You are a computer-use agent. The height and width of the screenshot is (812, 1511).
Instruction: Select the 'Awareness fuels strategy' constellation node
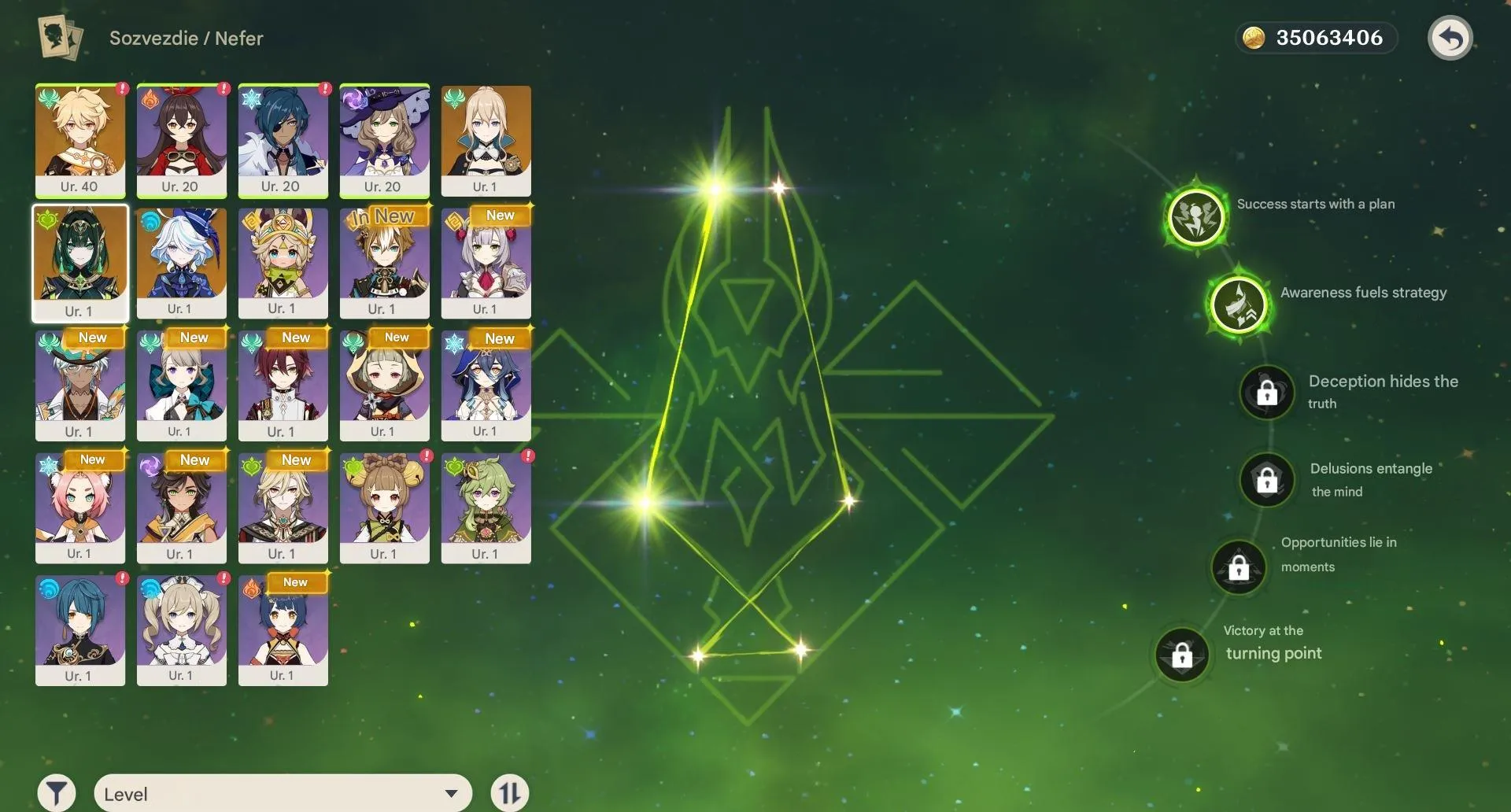[x=1238, y=305]
